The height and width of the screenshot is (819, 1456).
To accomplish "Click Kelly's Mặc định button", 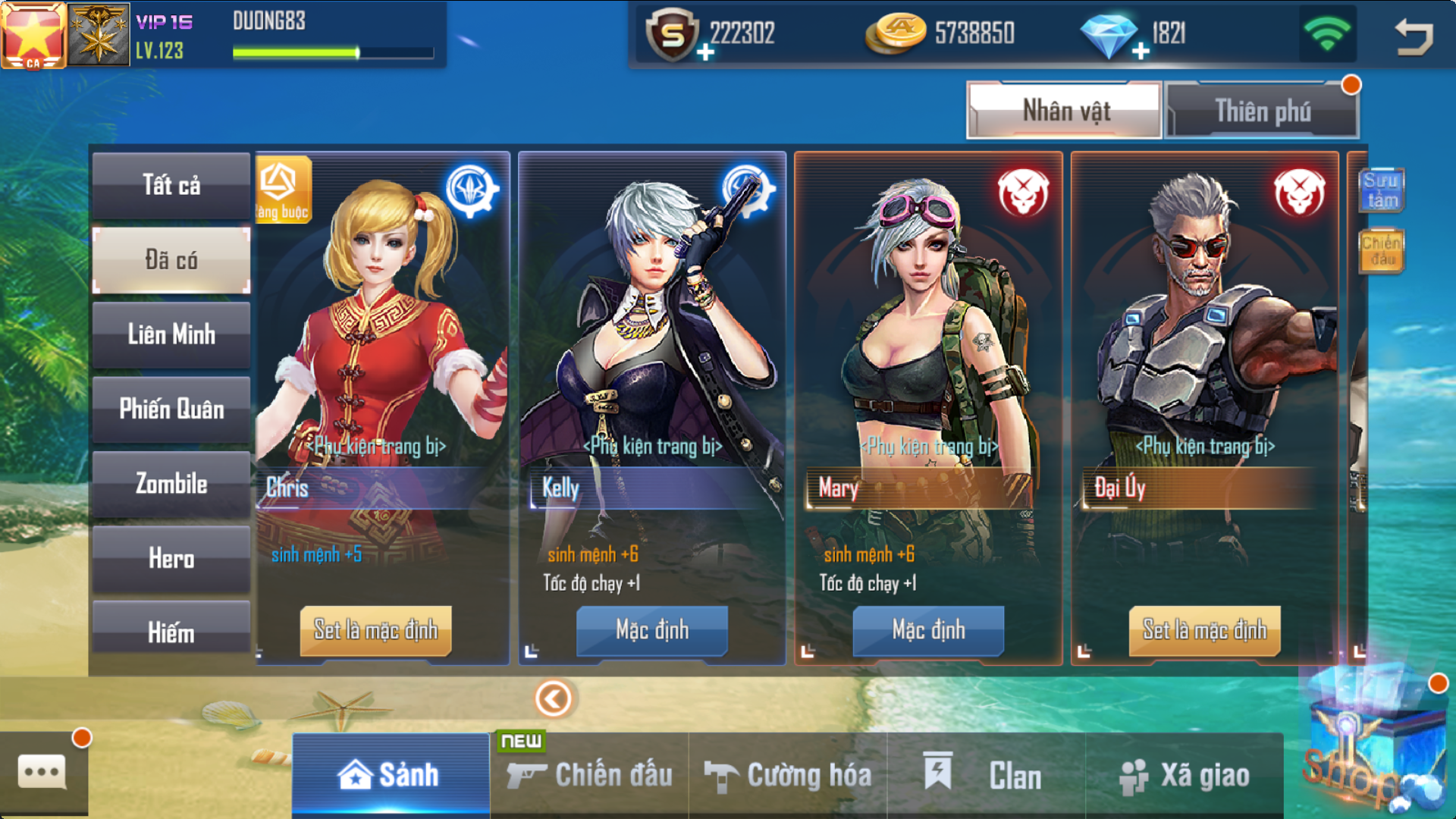I will pos(652,630).
